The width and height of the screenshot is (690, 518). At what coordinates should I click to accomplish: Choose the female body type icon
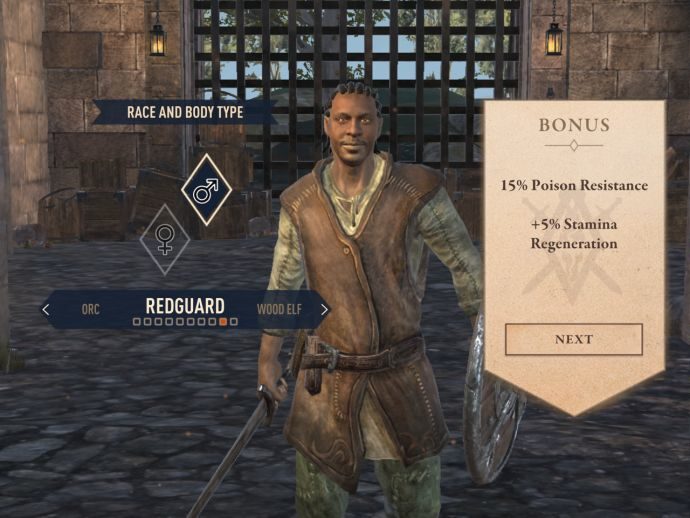point(164,239)
